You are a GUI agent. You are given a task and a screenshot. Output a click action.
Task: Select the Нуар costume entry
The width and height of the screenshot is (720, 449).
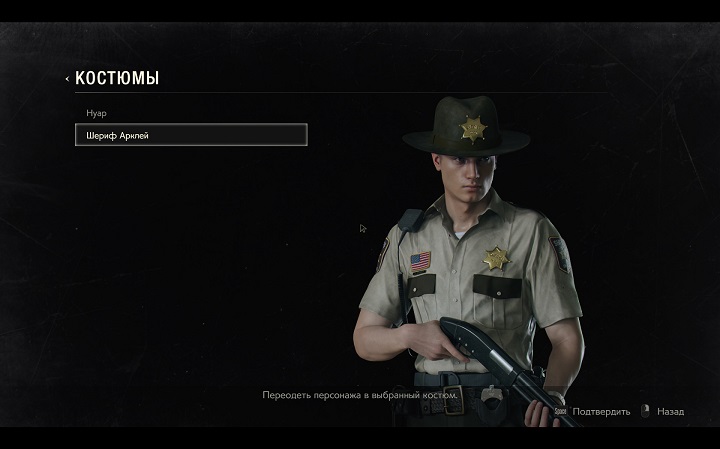click(x=96, y=113)
